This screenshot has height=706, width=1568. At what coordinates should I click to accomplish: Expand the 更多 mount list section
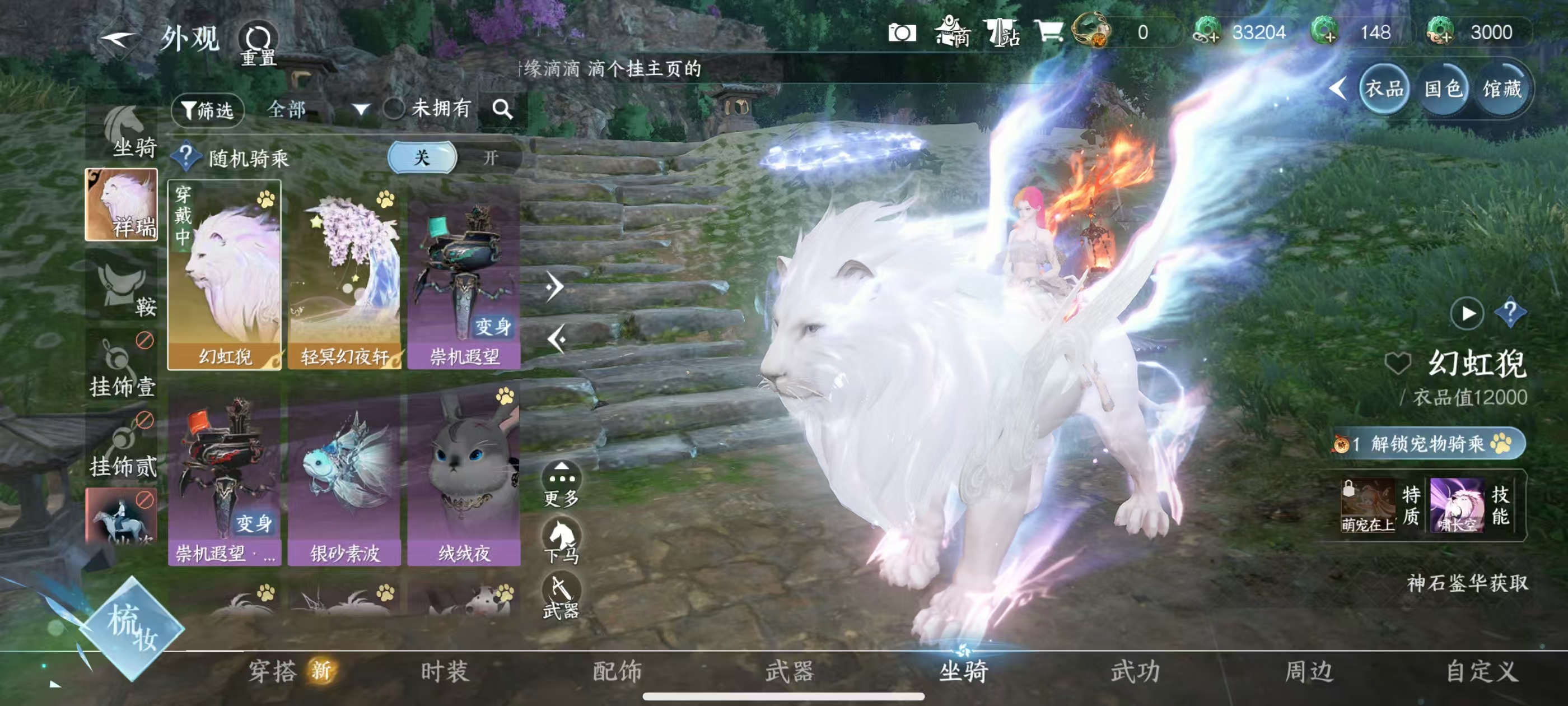coord(562,479)
